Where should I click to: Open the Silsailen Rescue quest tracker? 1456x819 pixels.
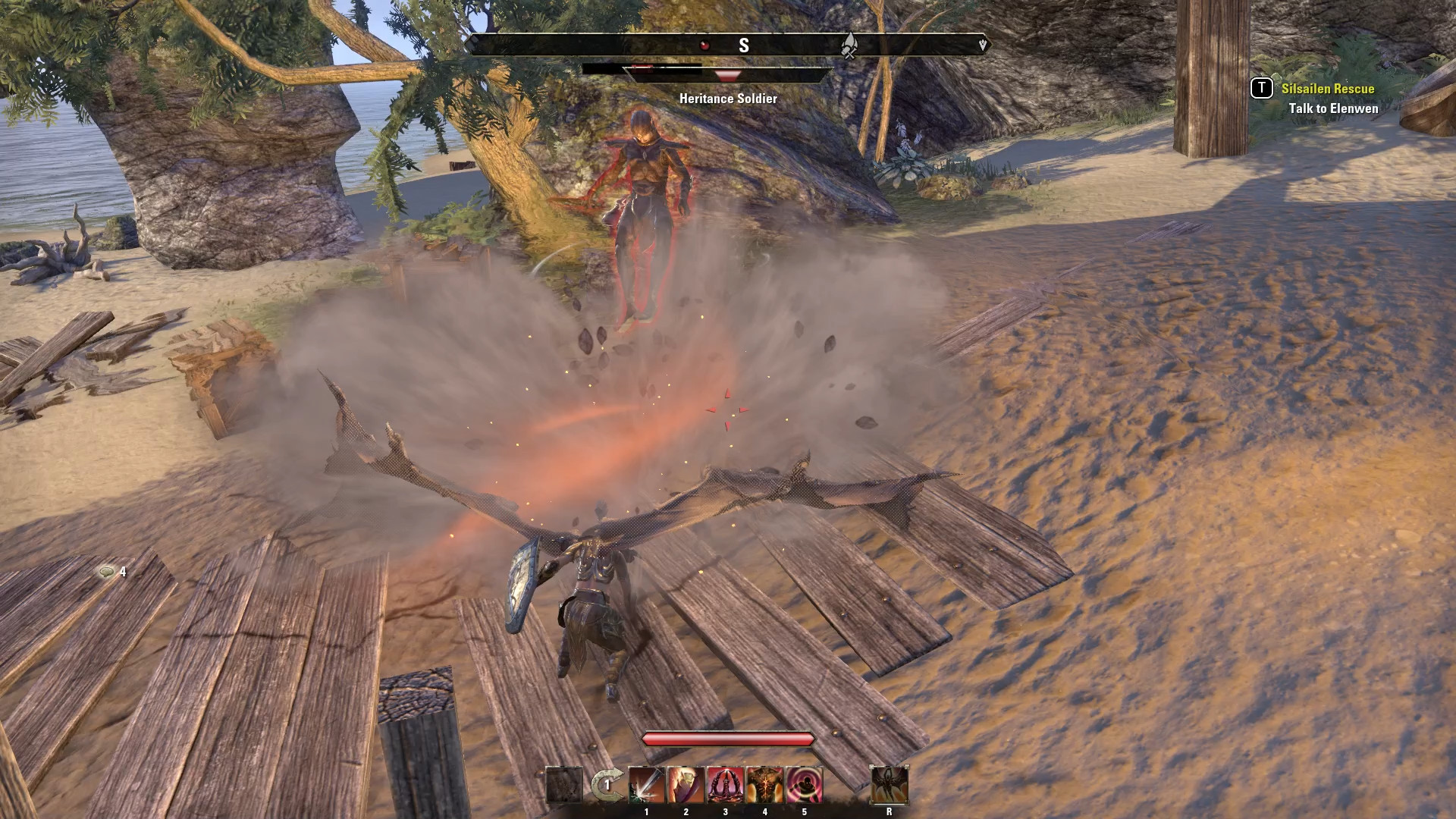pos(1327,89)
